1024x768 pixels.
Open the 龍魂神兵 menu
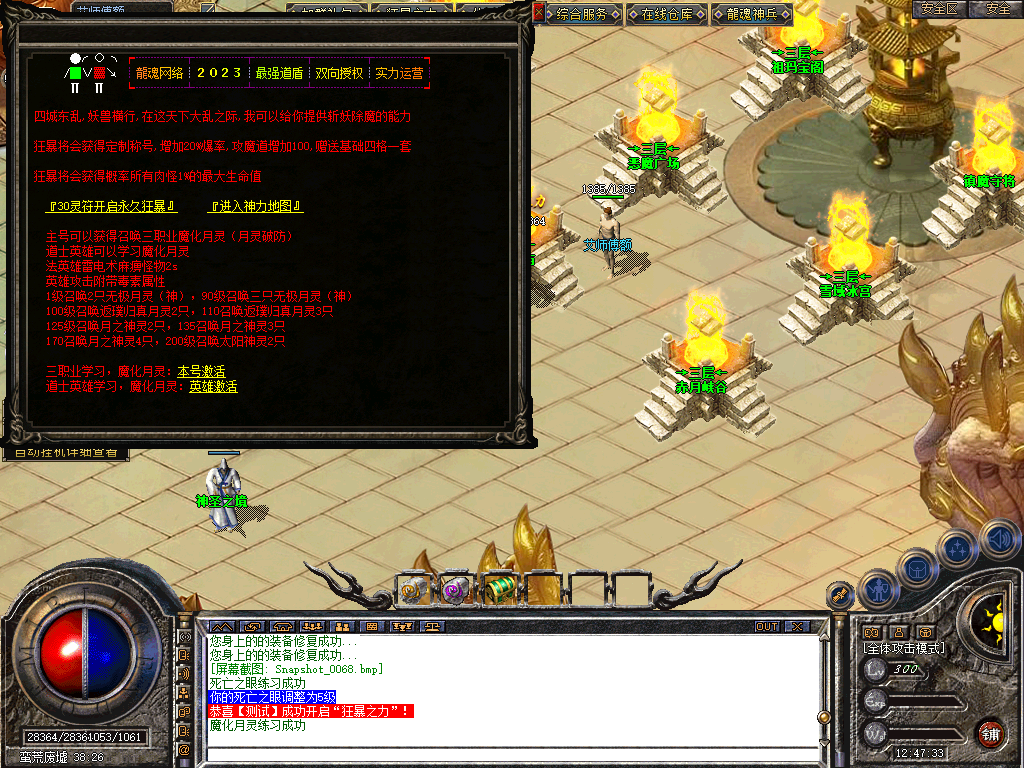[752, 14]
